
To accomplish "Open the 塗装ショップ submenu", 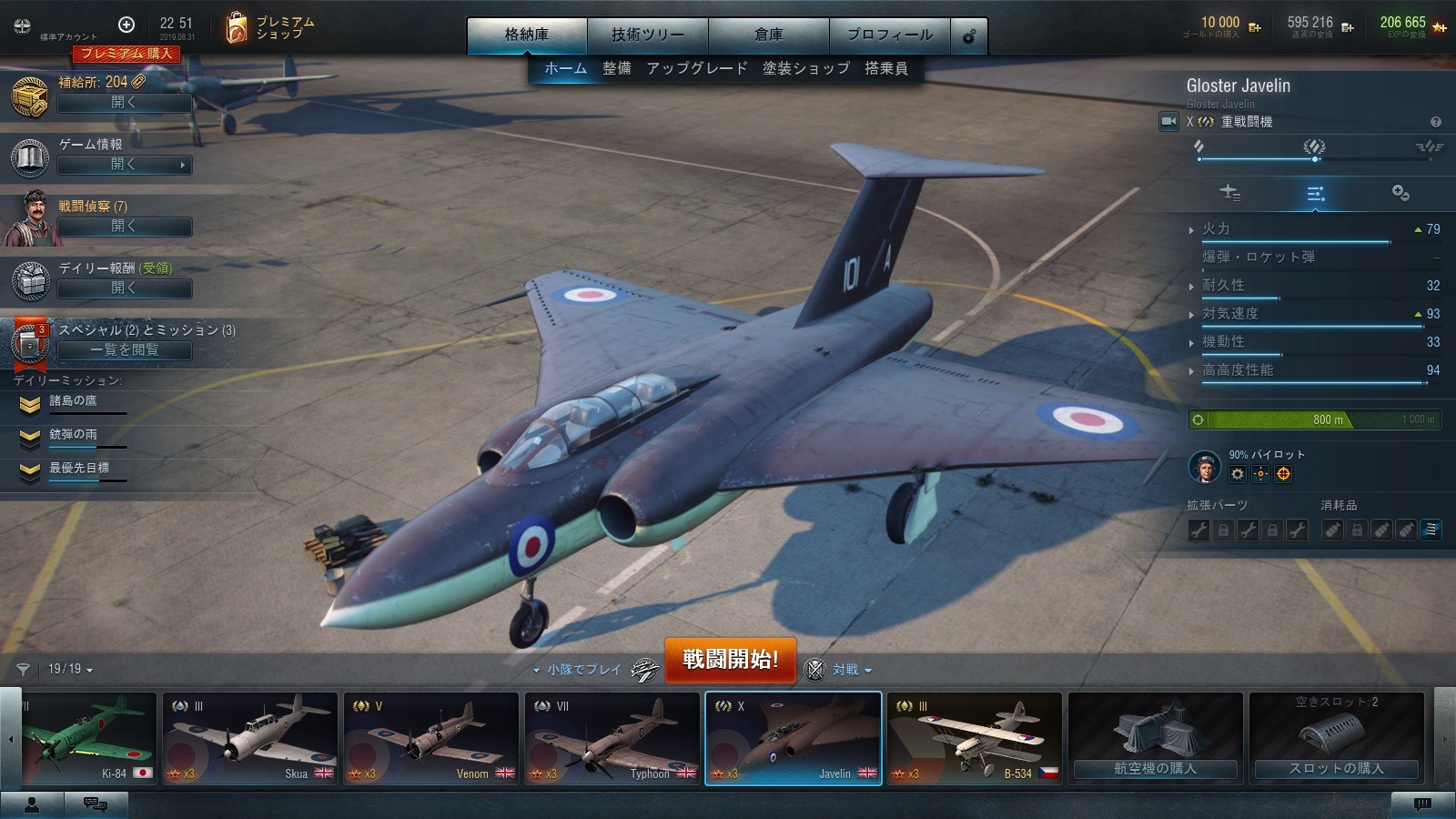I will point(805,68).
